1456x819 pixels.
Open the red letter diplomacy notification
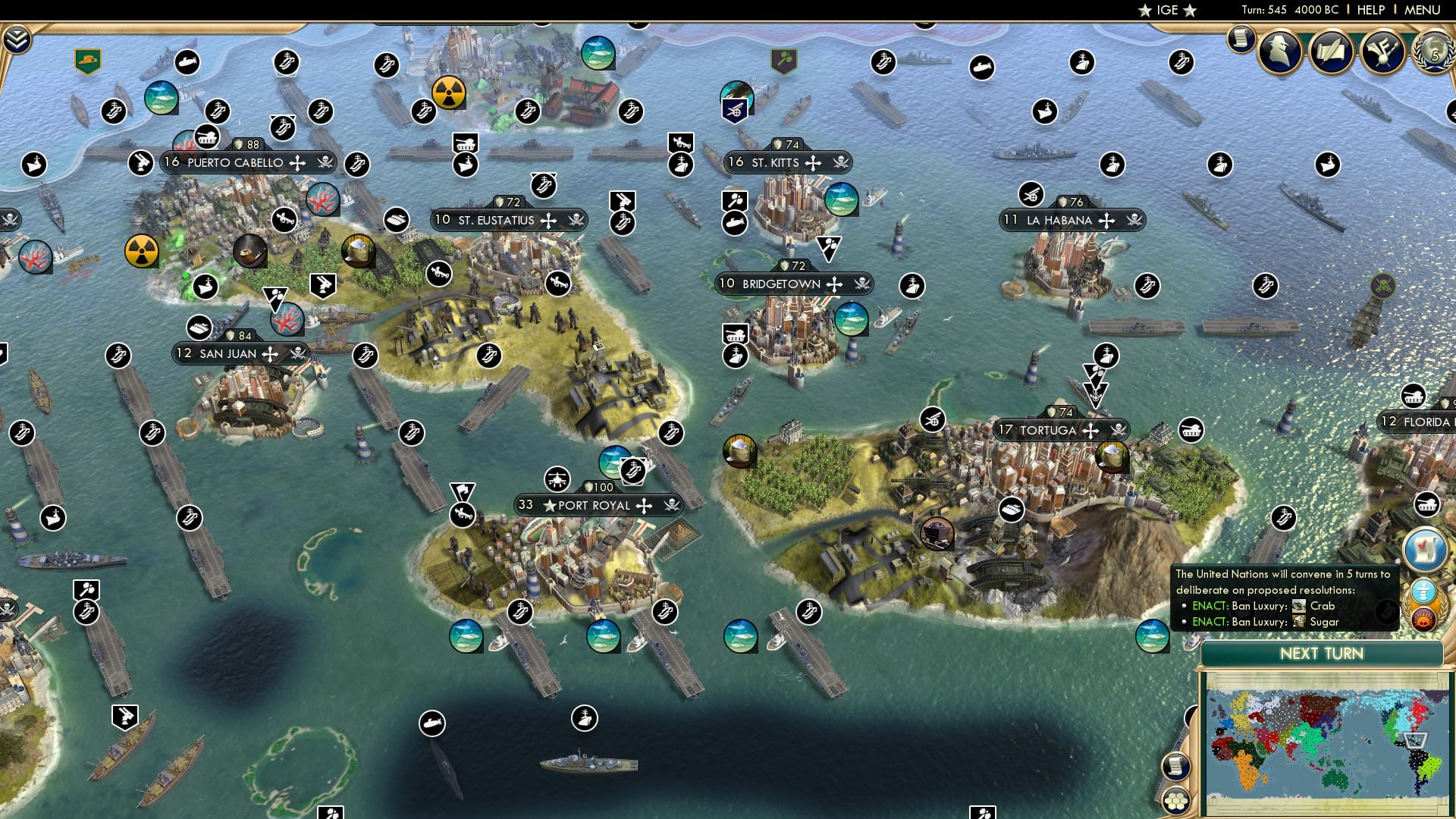[1427, 548]
